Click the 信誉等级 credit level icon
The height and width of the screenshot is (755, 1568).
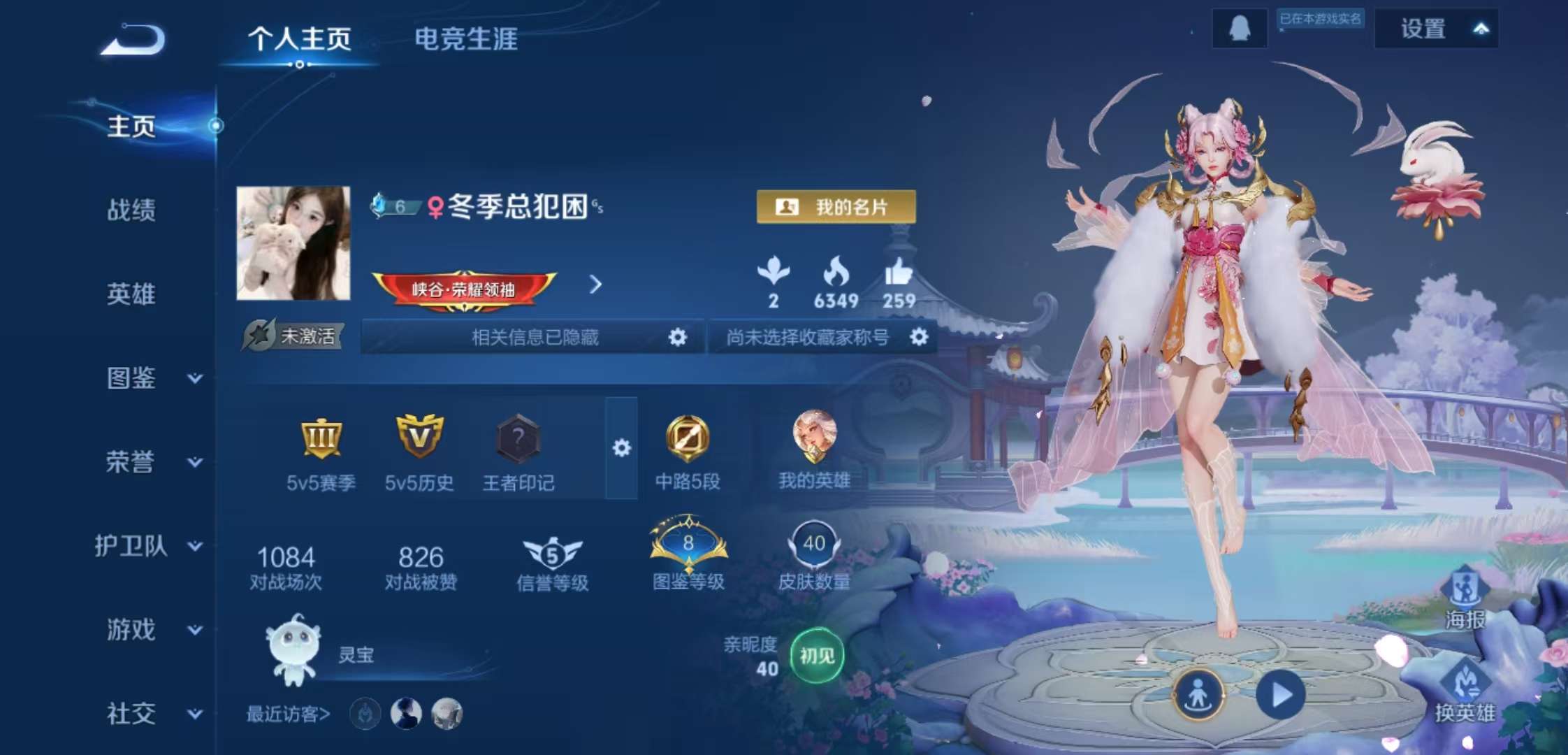[553, 552]
